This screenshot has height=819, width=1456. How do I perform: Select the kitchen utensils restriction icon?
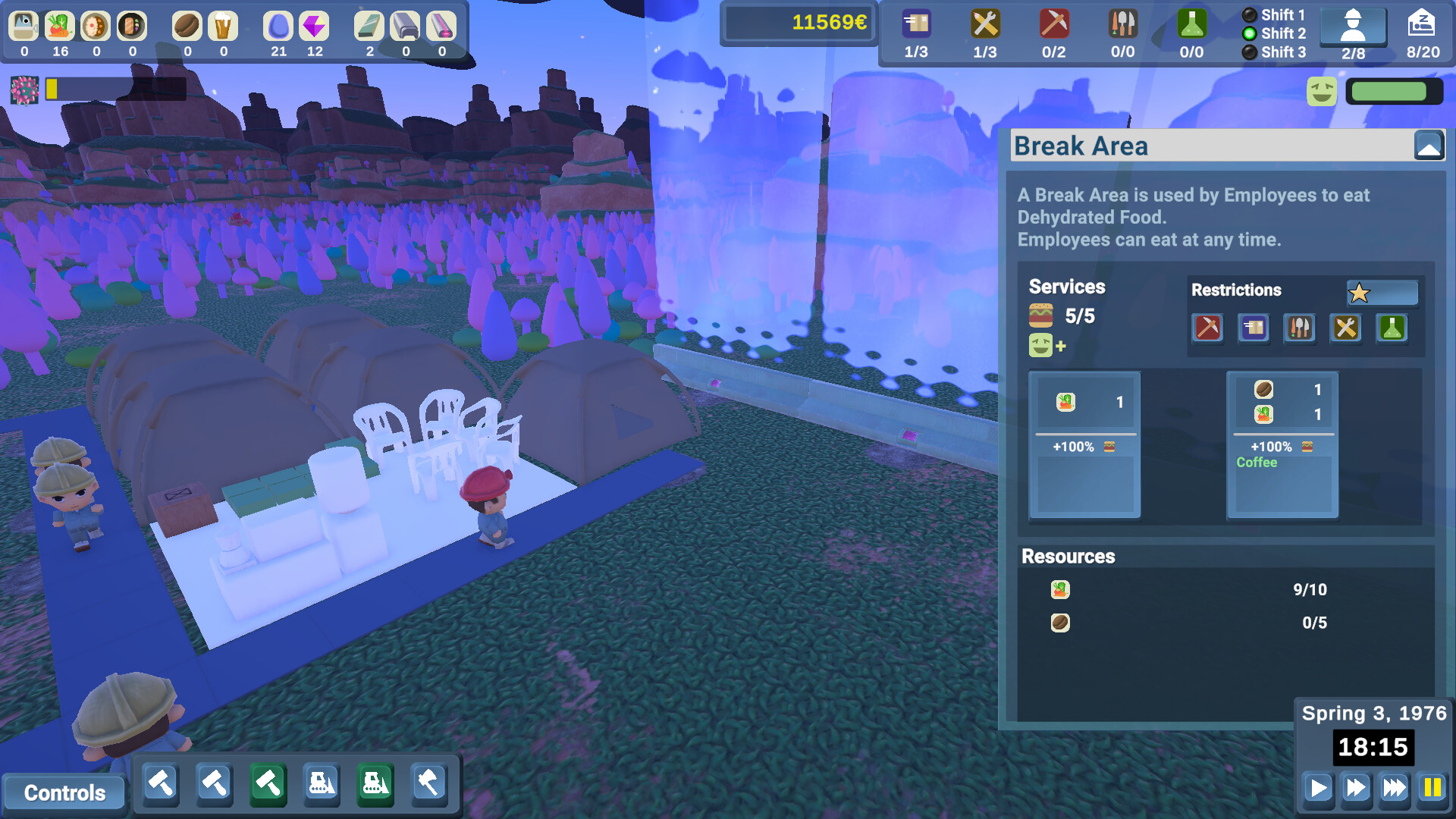click(x=1300, y=328)
